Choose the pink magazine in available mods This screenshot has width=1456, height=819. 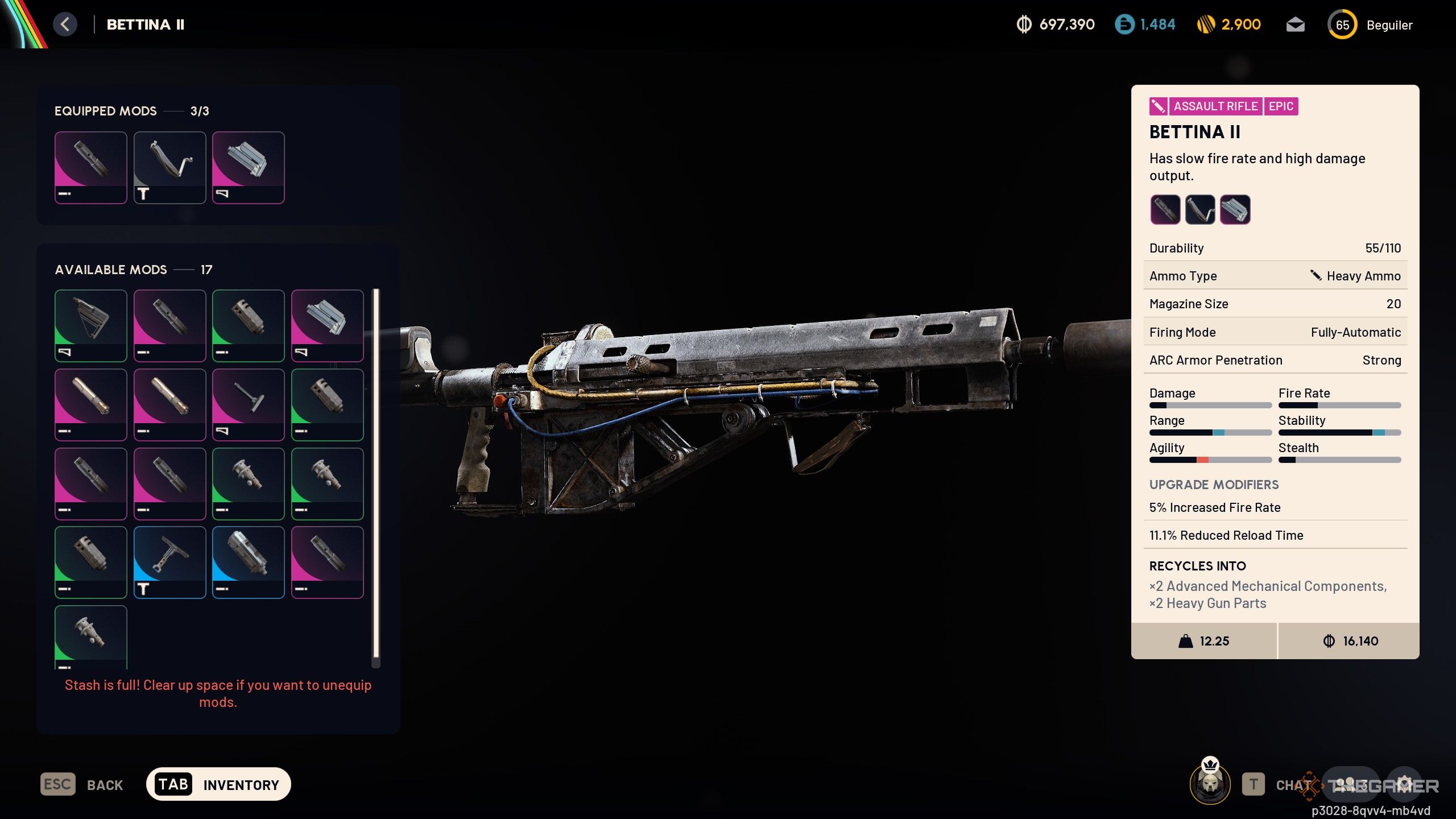click(x=327, y=325)
